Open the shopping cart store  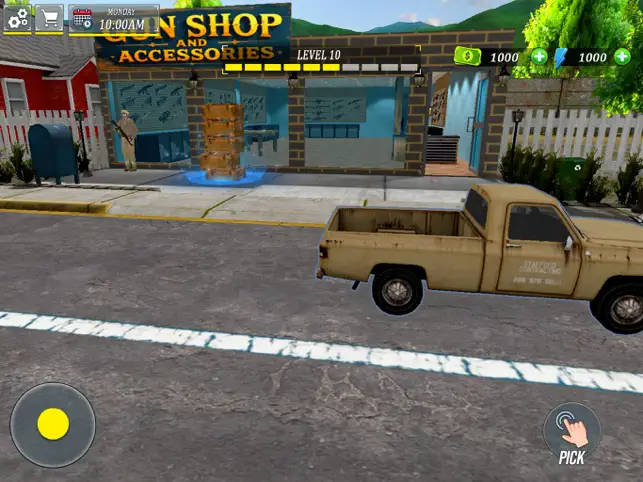(x=49, y=19)
